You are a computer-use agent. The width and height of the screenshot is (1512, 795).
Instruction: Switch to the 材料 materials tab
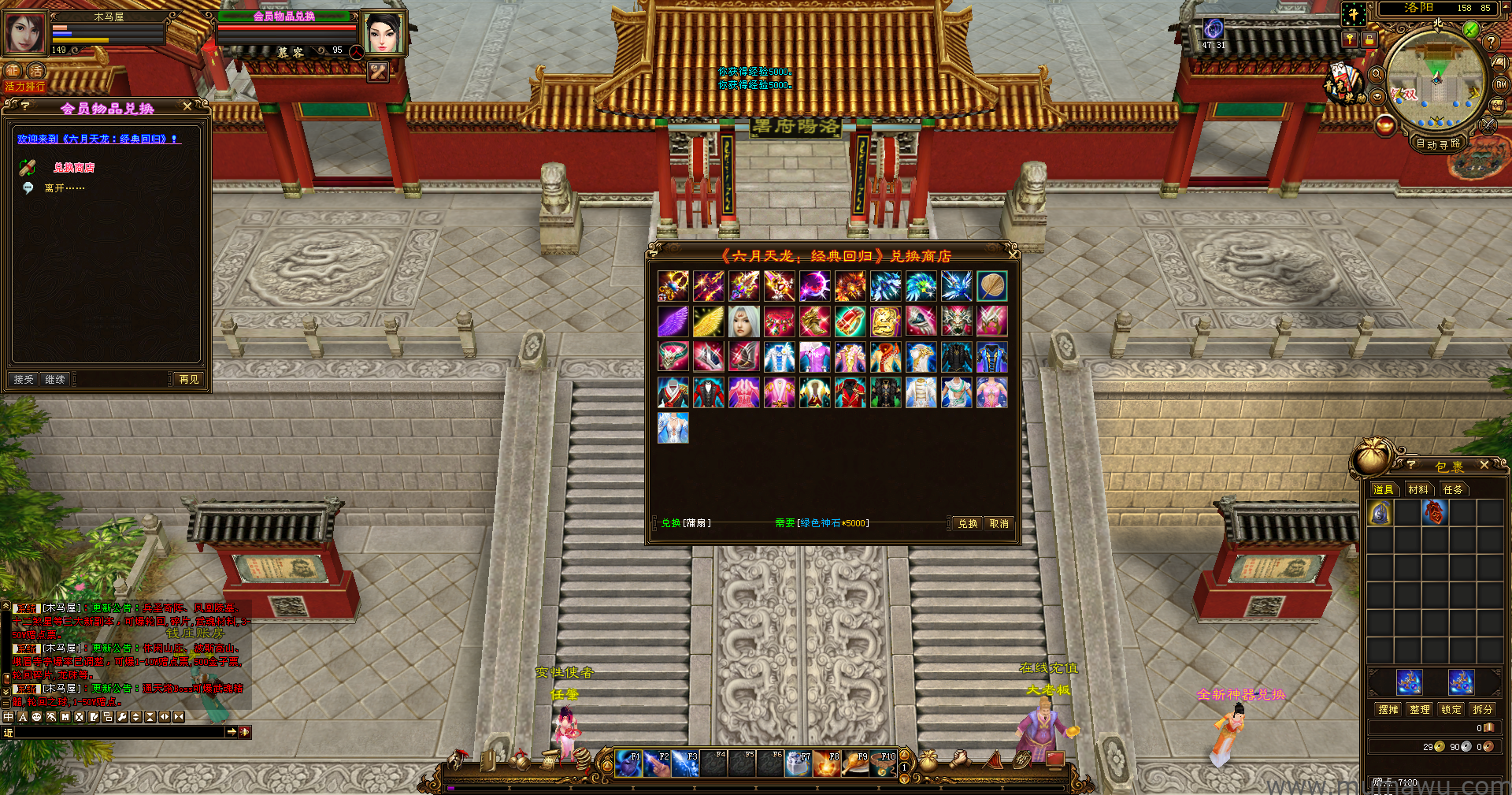(x=1417, y=490)
